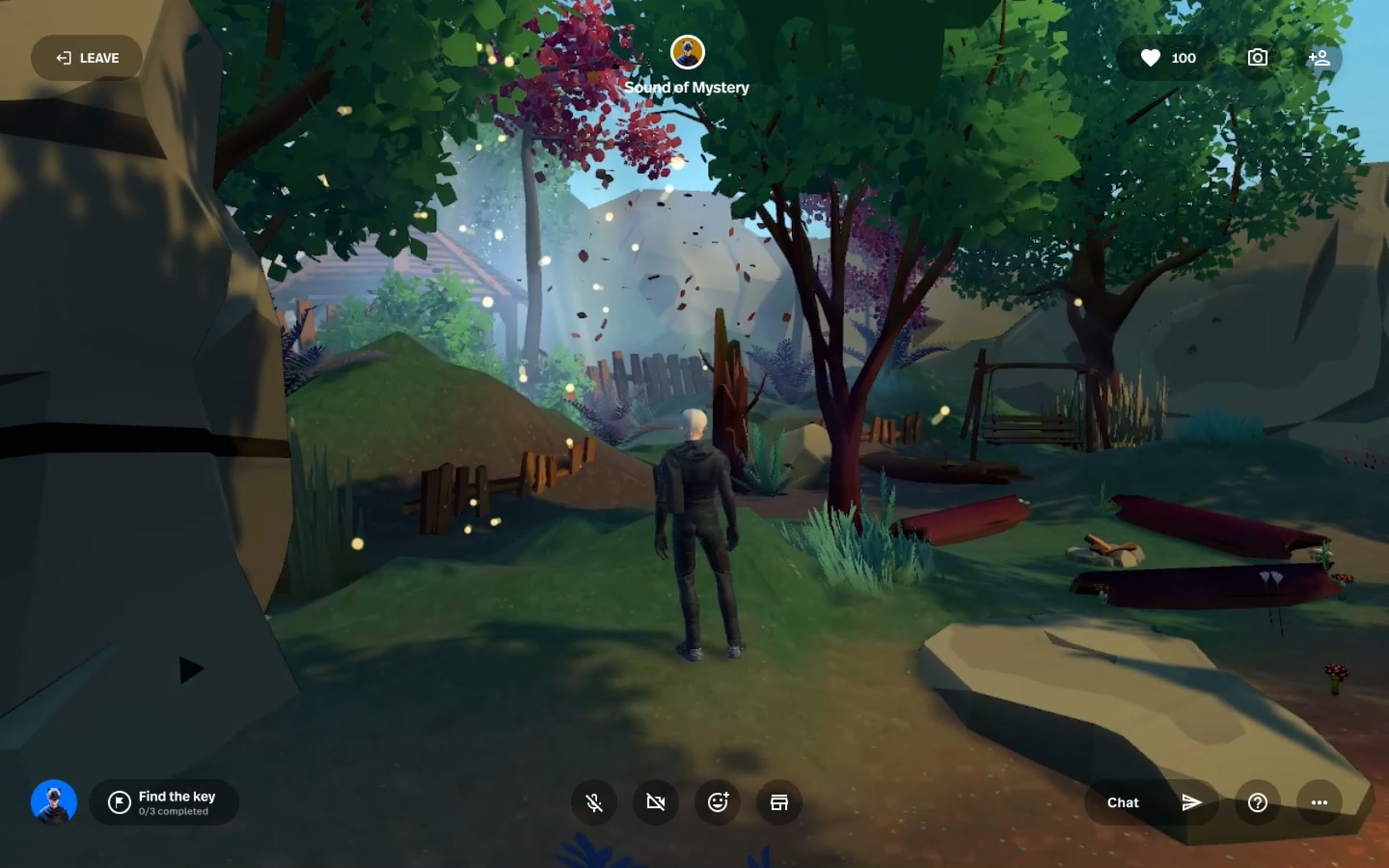Click the Chat input box
Image resolution: width=1389 pixels, height=868 pixels.
tap(1124, 803)
